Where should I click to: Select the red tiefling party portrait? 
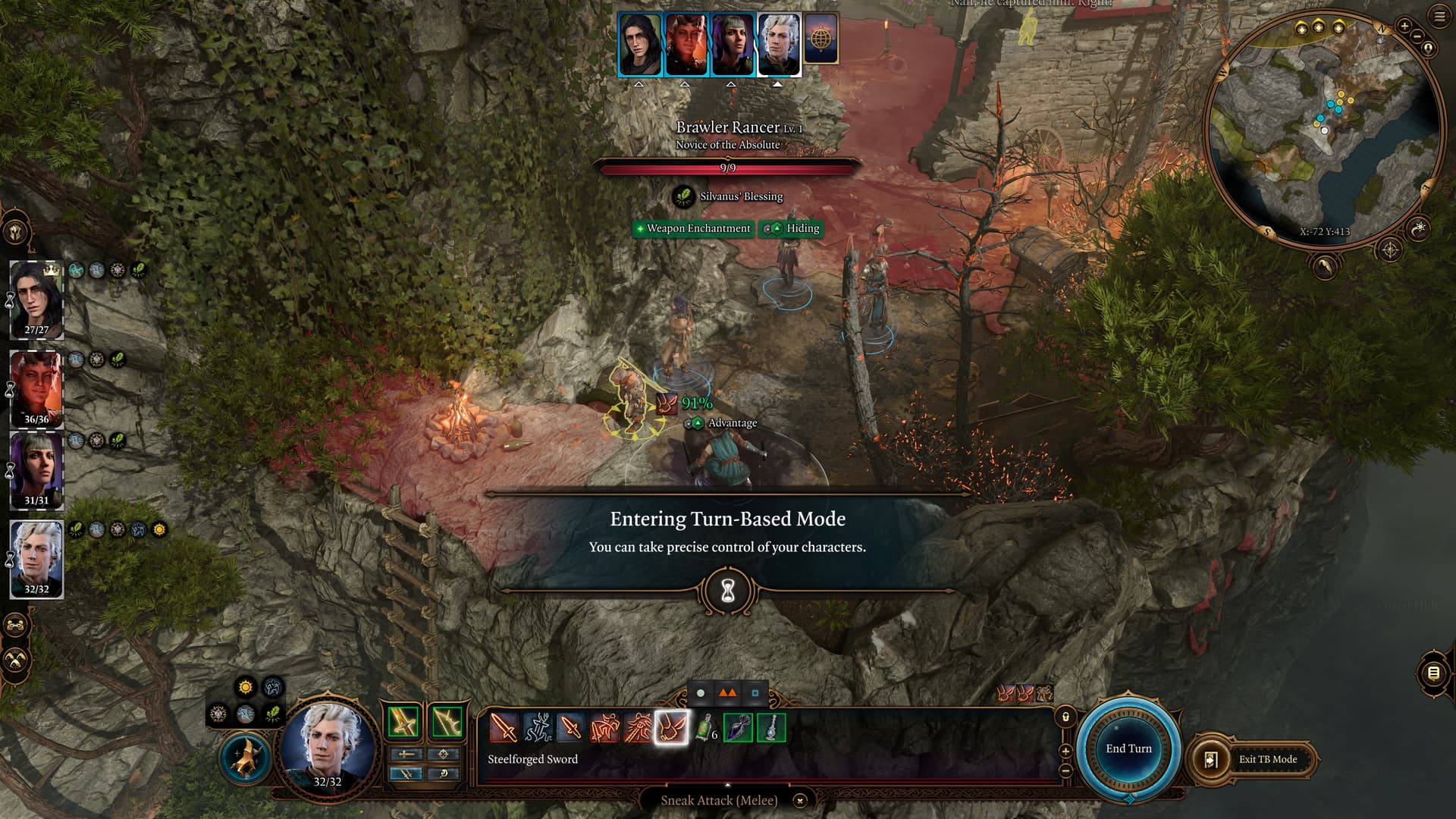36,387
